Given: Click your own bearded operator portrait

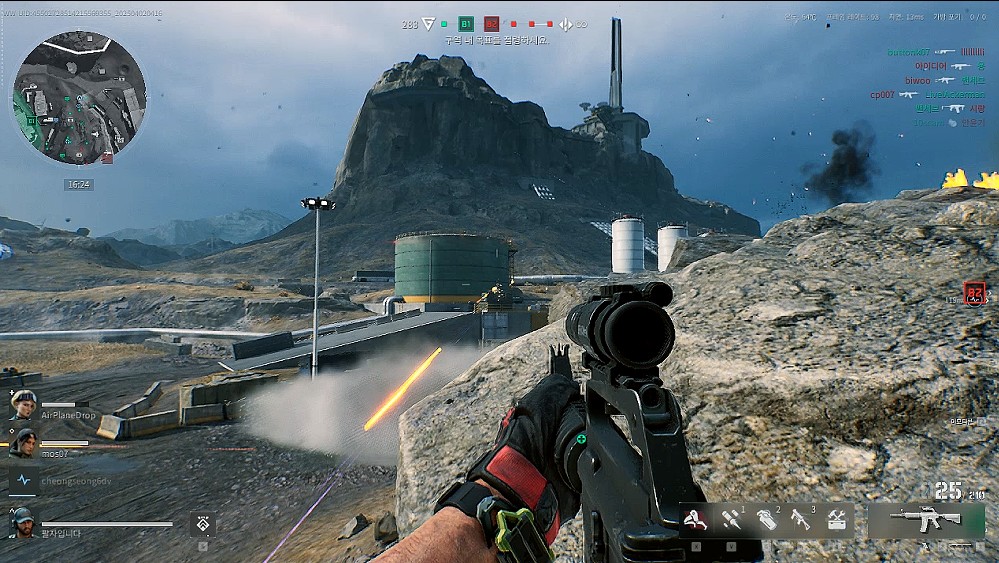Looking at the screenshot, I should tap(24, 522).
